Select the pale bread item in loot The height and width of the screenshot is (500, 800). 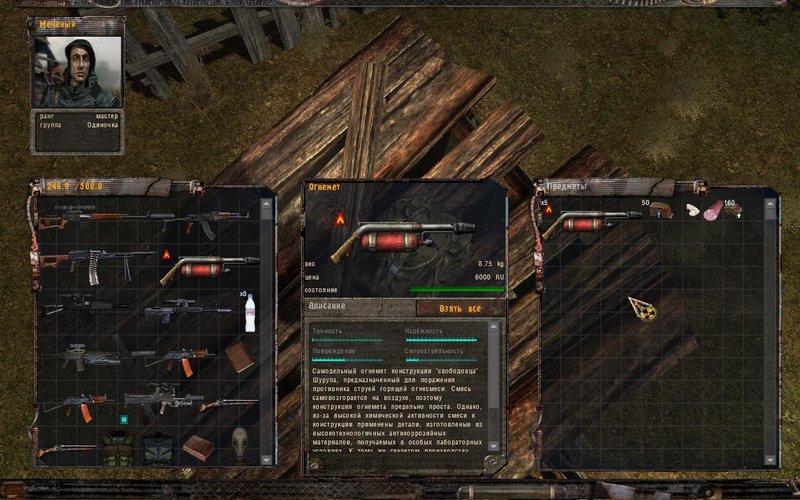(x=692, y=210)
